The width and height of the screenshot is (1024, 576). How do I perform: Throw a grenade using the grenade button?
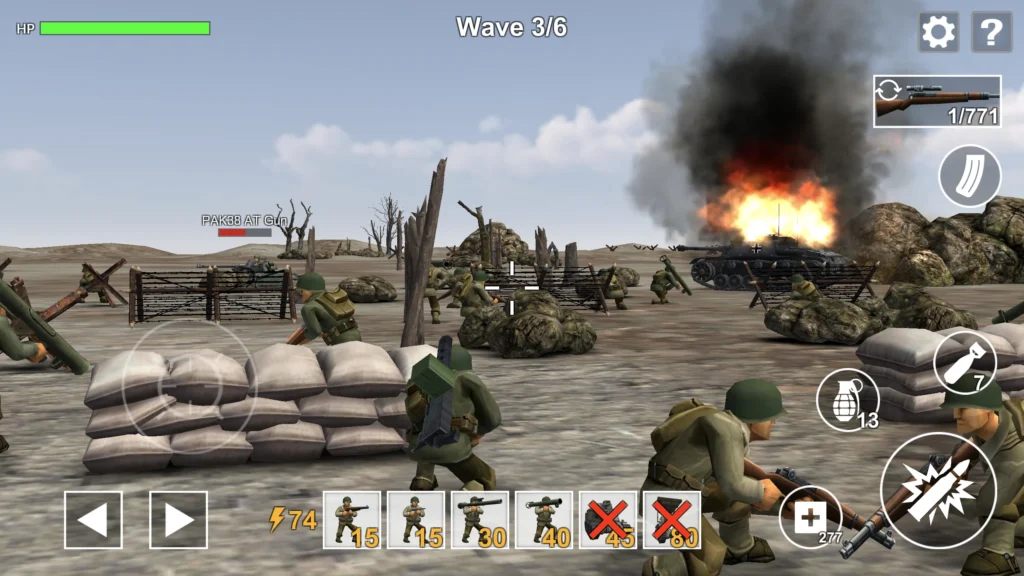pos(847,399)
